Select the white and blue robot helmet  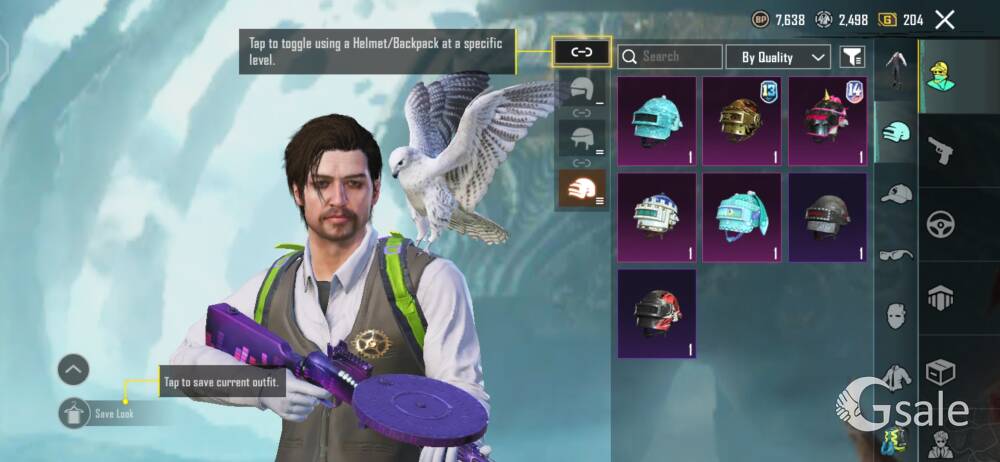657,217
